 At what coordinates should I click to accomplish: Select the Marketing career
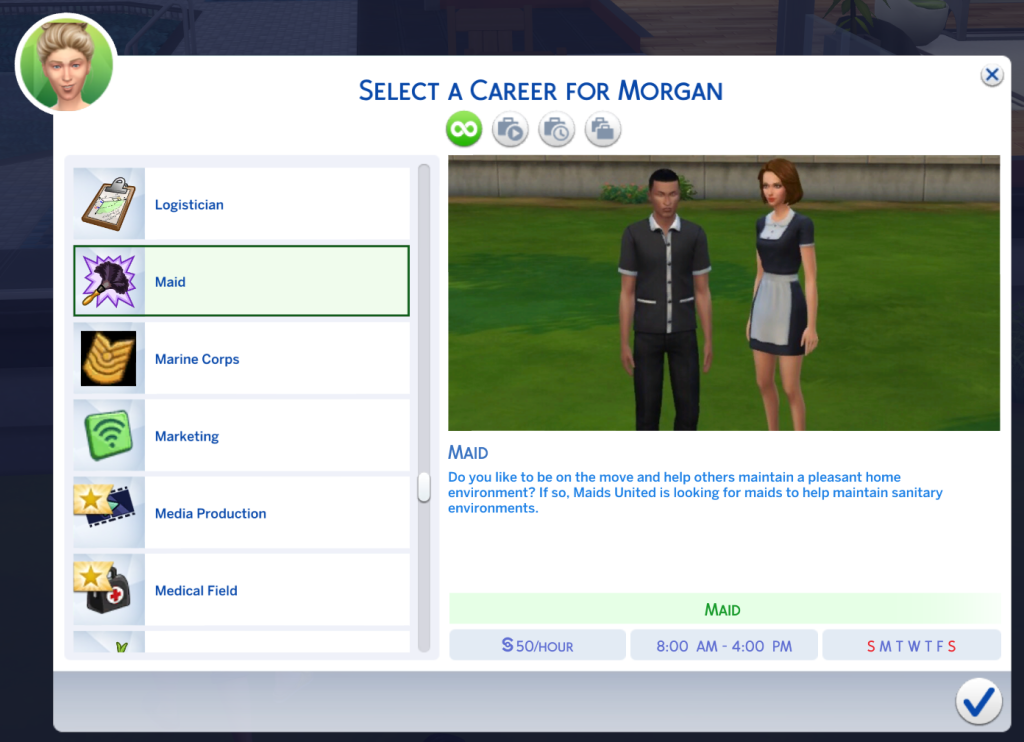241,436
